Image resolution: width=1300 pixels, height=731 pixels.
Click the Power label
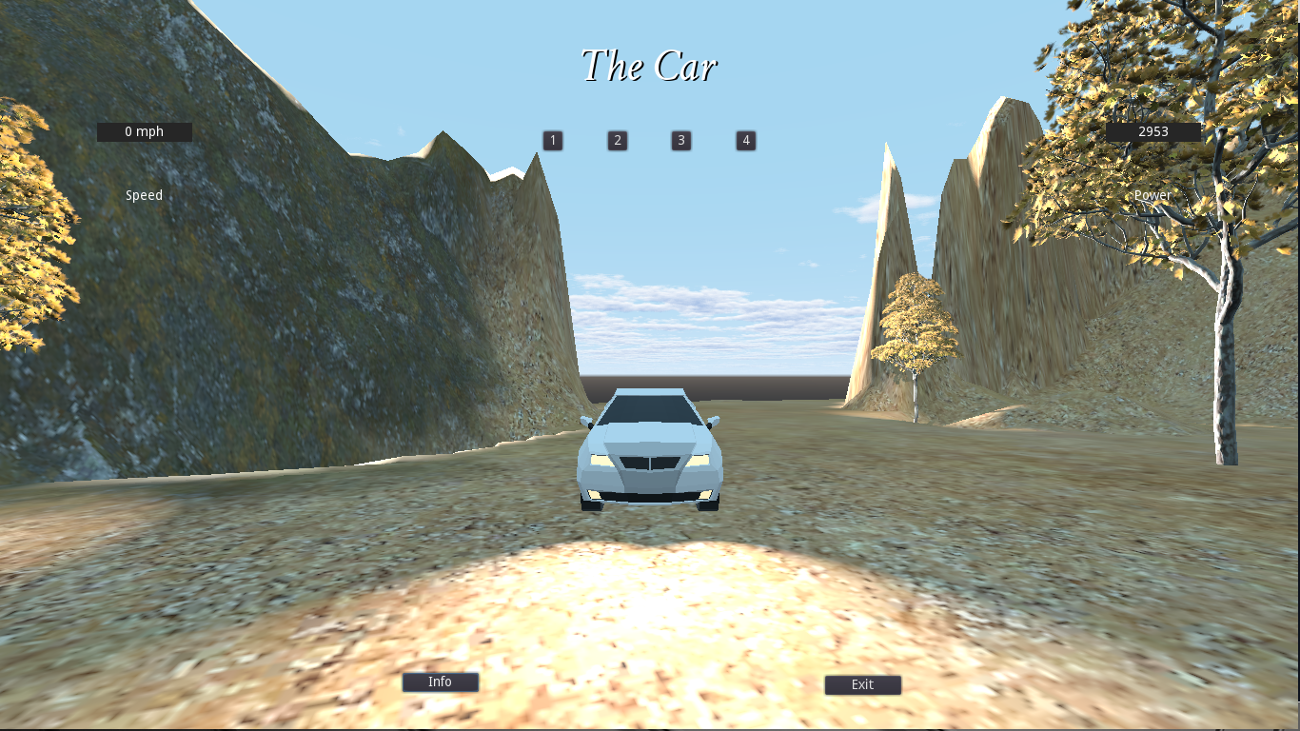tap(1152, 195)
